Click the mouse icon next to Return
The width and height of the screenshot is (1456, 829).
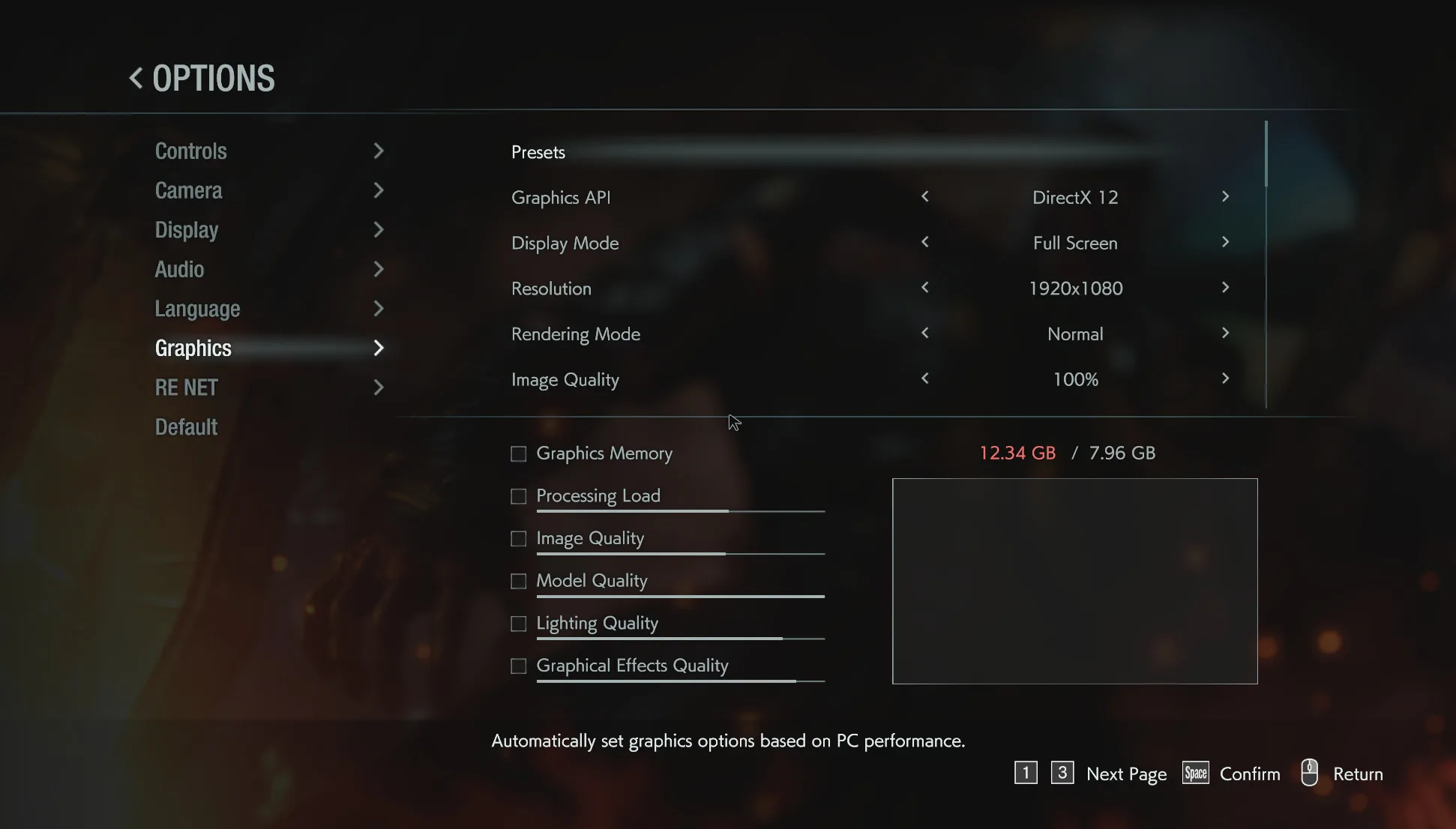click(1309, 773)
